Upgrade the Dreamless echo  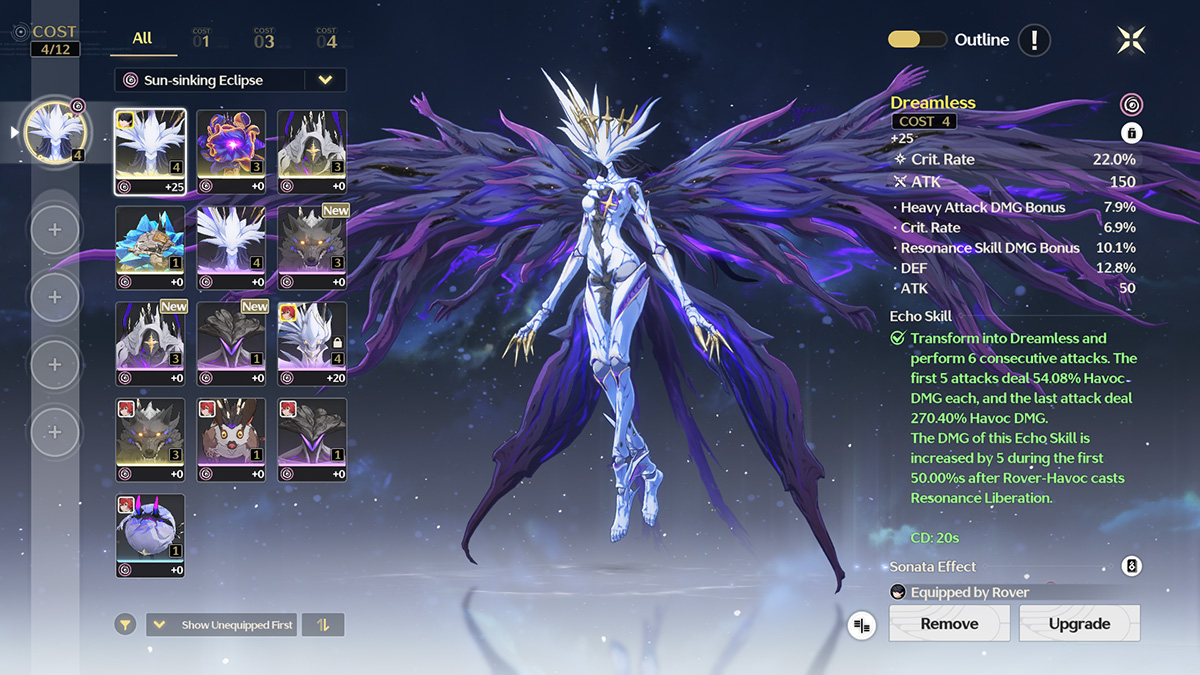click(x=1079, y=623)
